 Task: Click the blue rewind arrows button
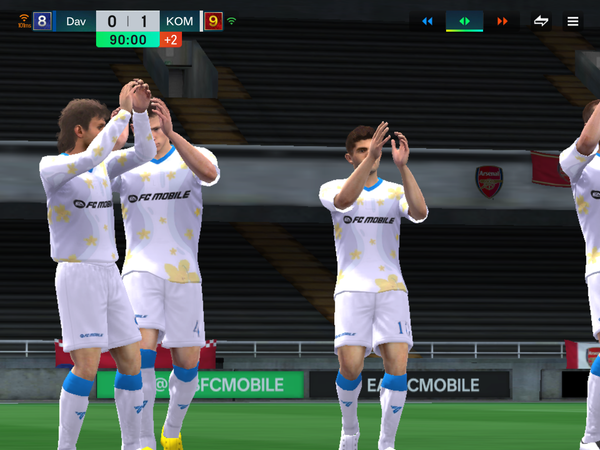(428, 21)
